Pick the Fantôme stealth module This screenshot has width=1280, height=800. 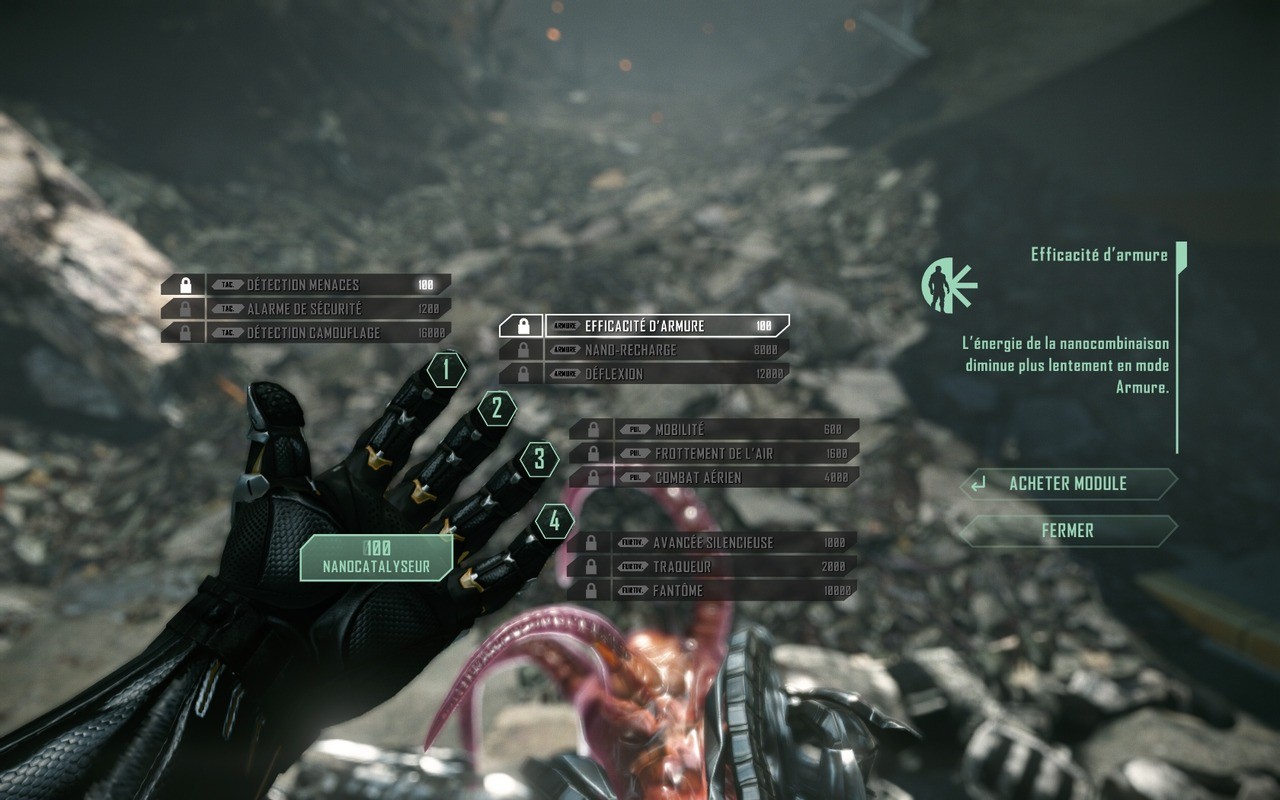(x=712, y=591)
